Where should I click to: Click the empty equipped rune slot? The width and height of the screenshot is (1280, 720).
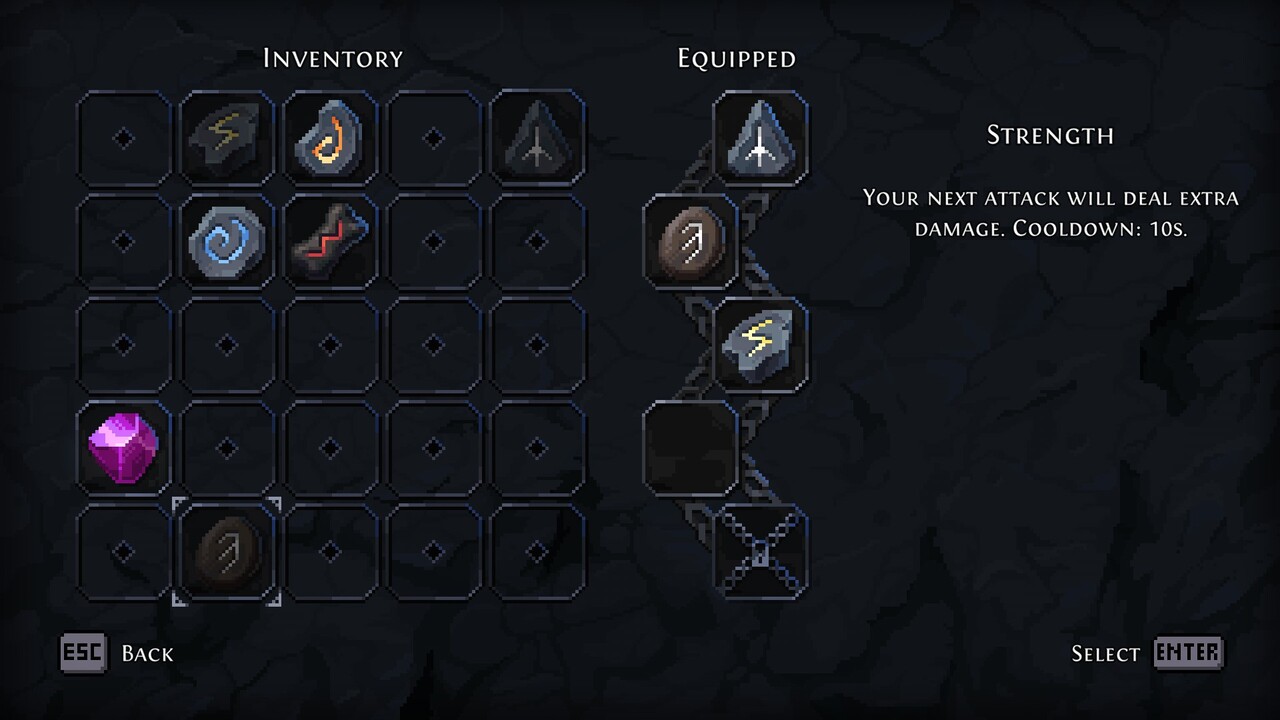[x=690, y=449]
